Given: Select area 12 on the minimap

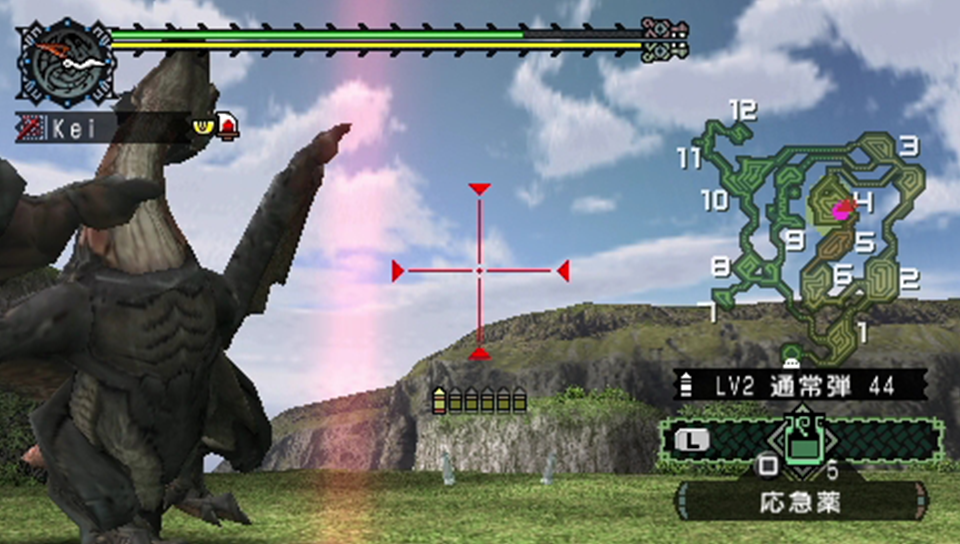Looking at the screenshot, I should click(x=742, y=110).
